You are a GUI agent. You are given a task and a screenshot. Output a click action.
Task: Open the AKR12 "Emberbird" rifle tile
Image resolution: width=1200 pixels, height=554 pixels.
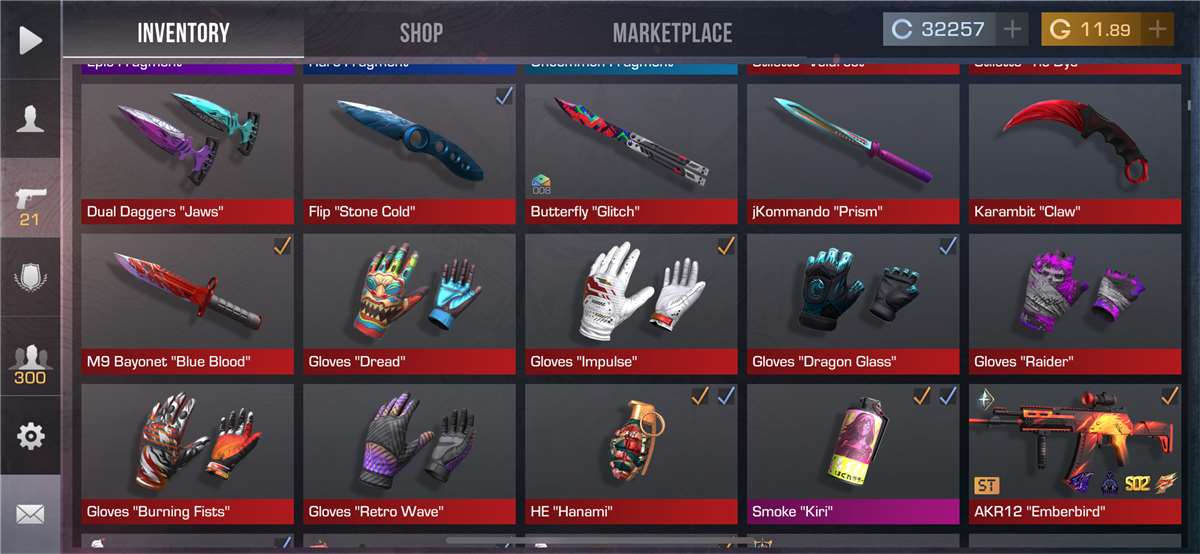tap(1077, 450)
